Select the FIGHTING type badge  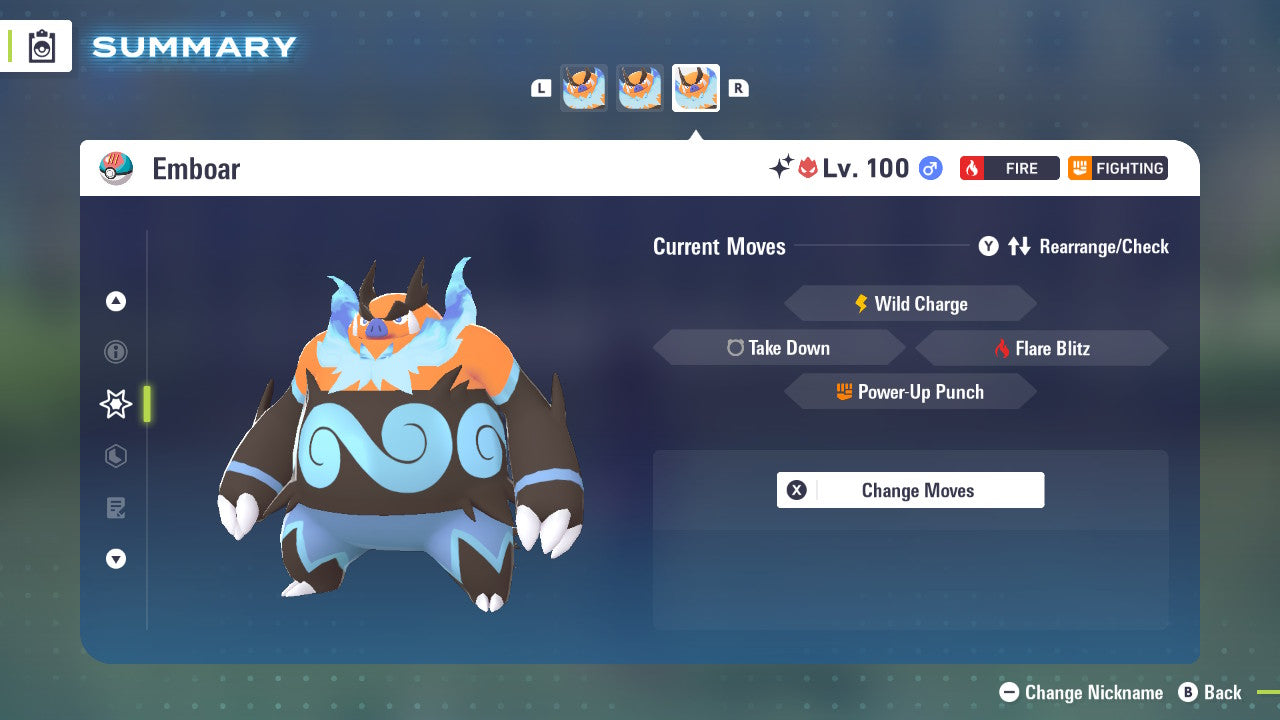(1117, 168)
